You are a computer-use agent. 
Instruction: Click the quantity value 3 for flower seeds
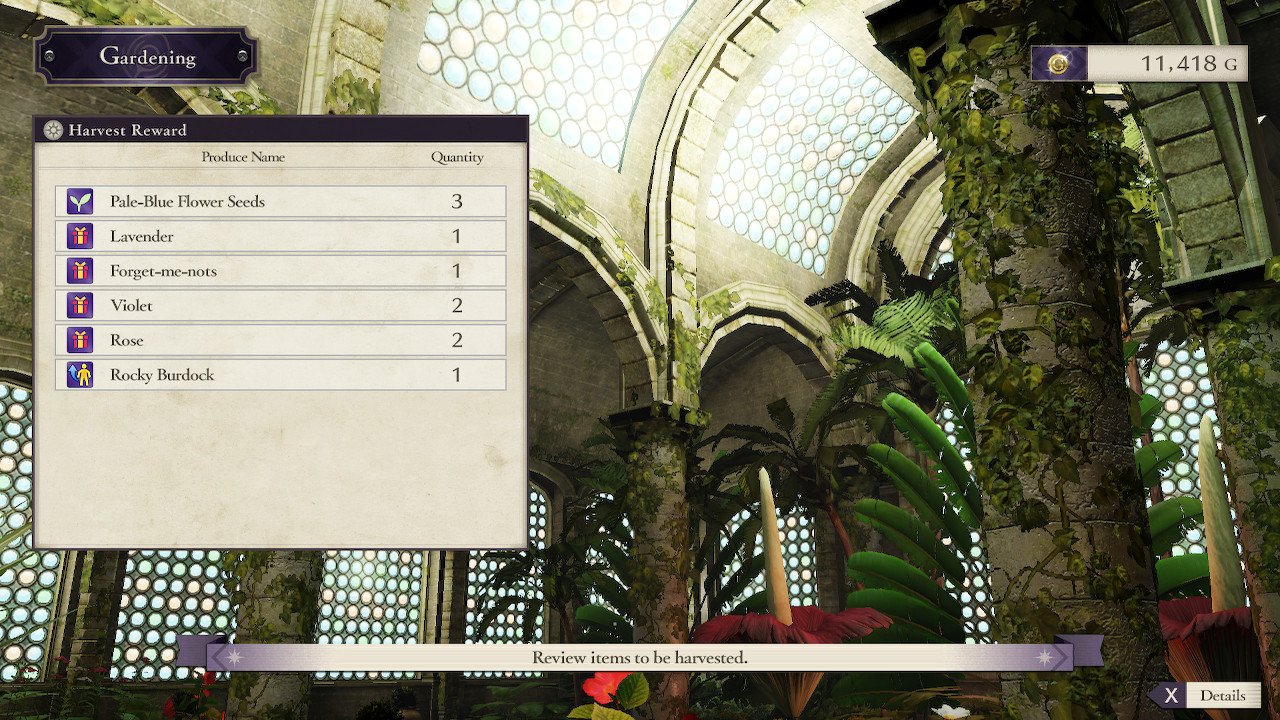point(457,201)
